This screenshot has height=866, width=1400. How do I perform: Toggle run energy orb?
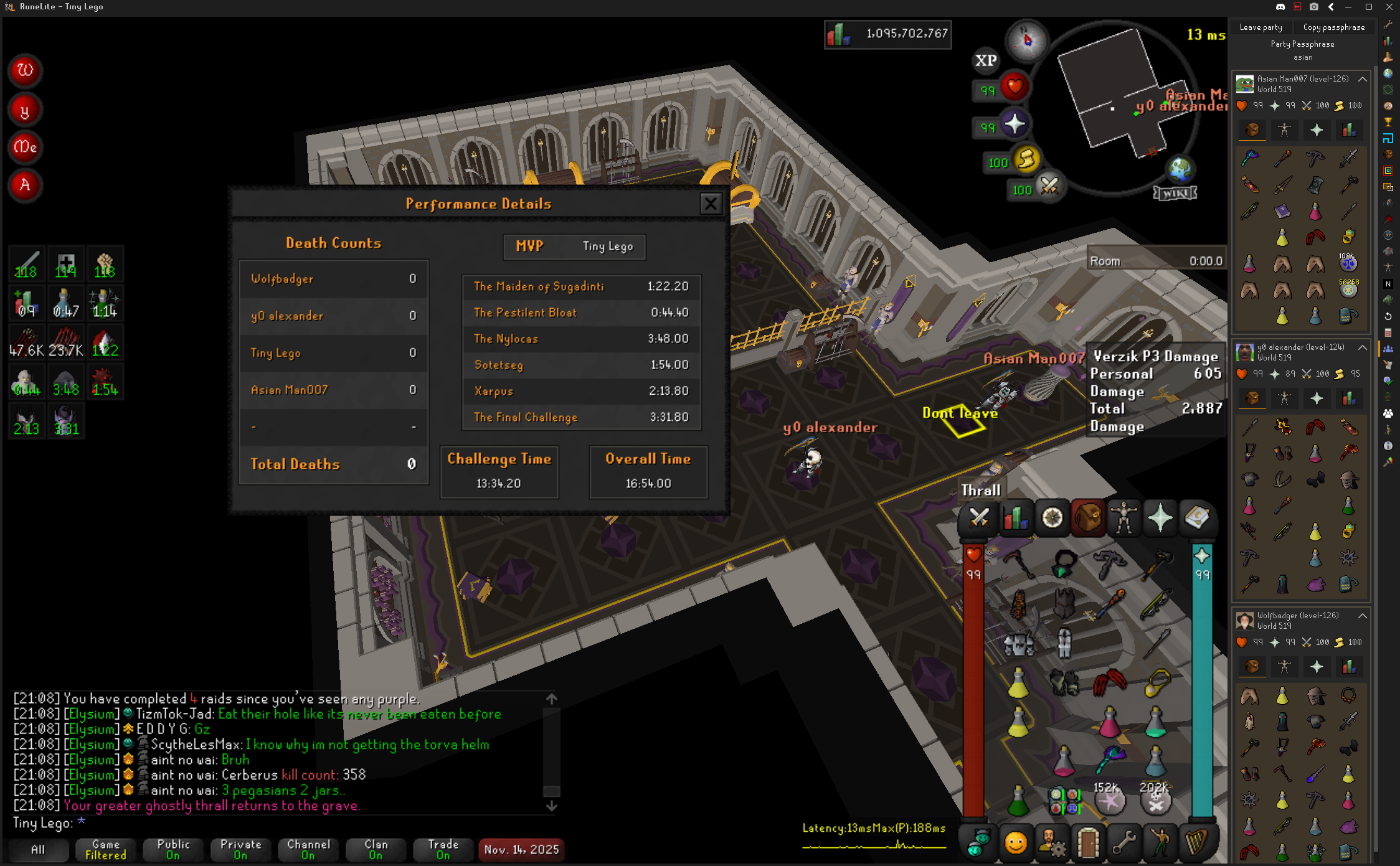coord(1026,160)
